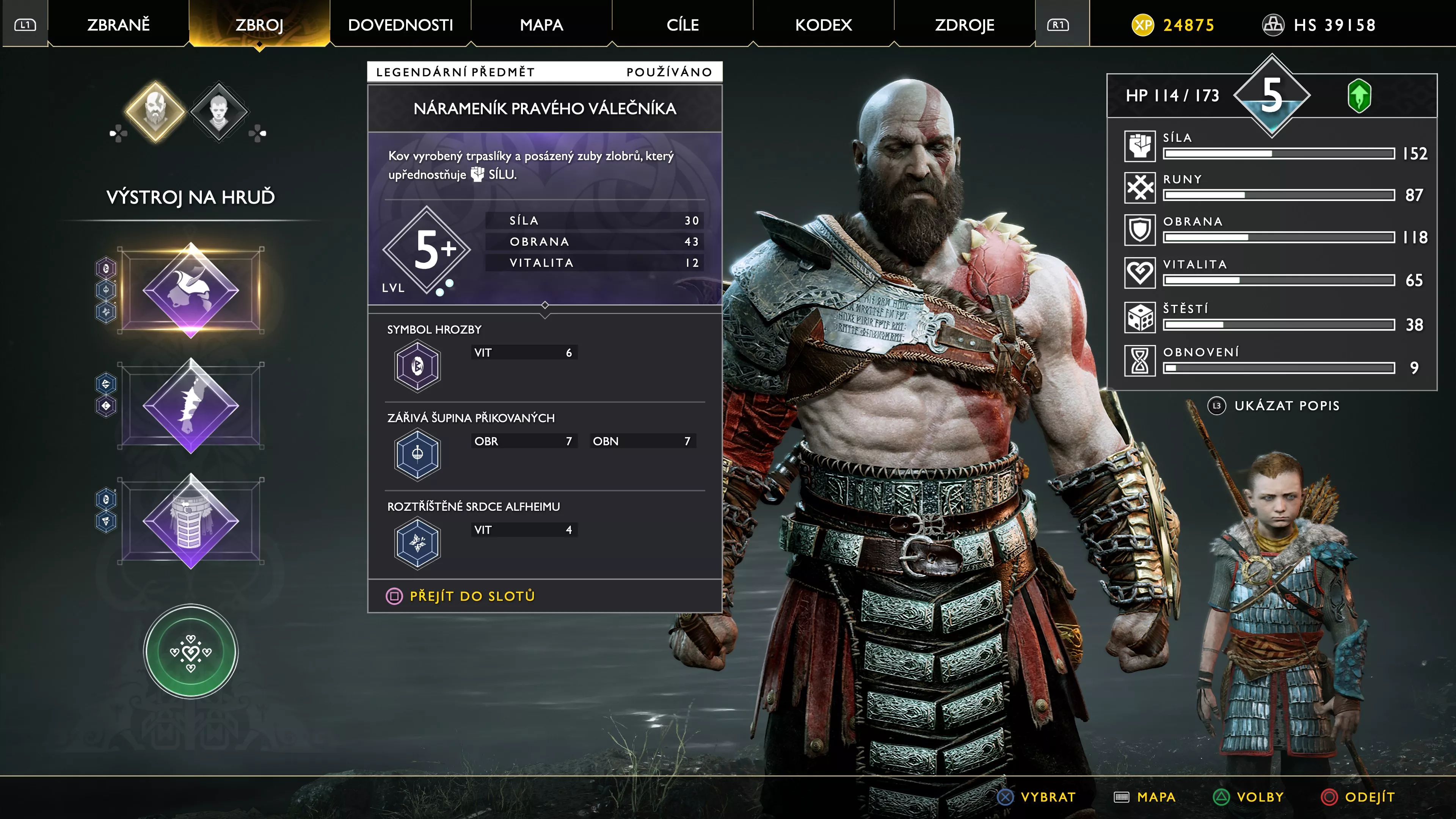Click the Runy stat icon
Screen dimensions: 1456x819
coord(1140,188)
